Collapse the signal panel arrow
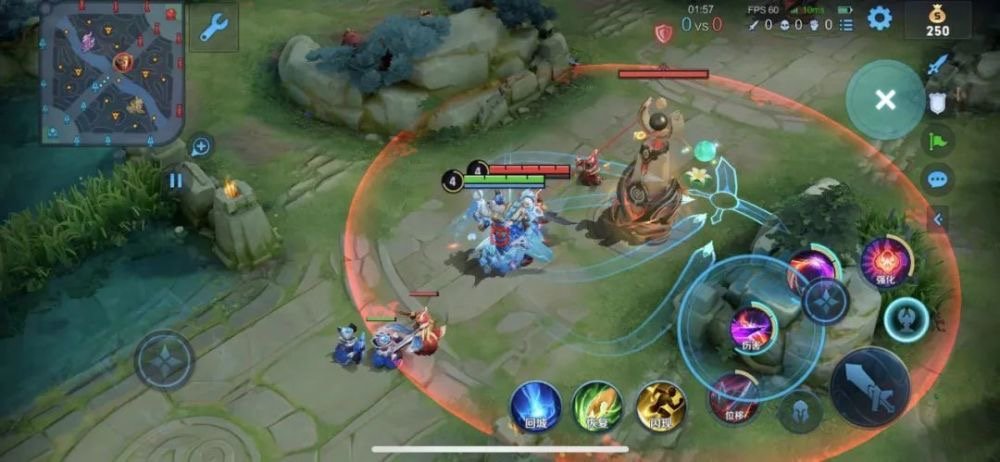Viewport: 1000px width, 462px height. click(938, 218)
